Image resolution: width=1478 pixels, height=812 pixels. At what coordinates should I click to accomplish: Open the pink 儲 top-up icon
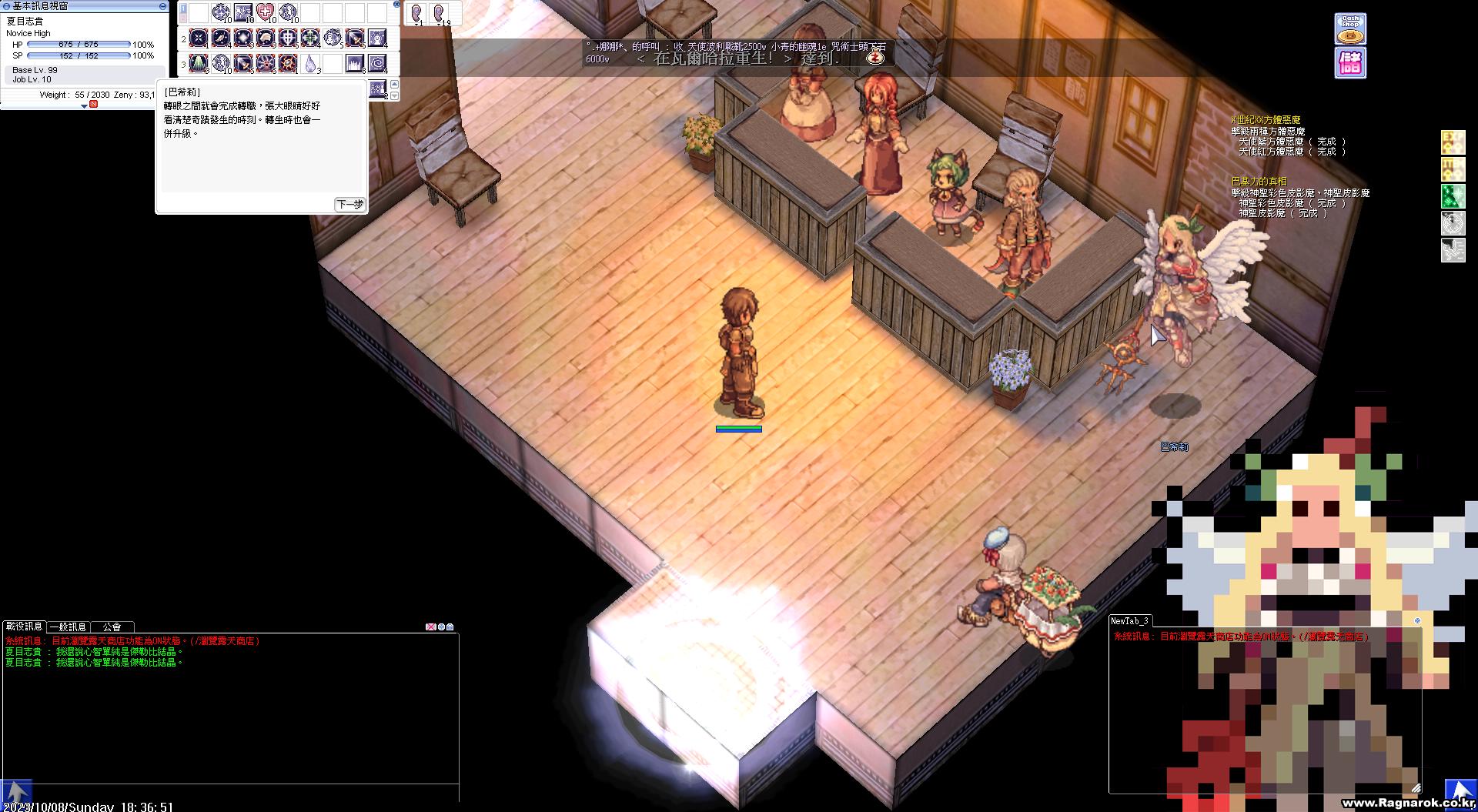[x=1350, y=63]
